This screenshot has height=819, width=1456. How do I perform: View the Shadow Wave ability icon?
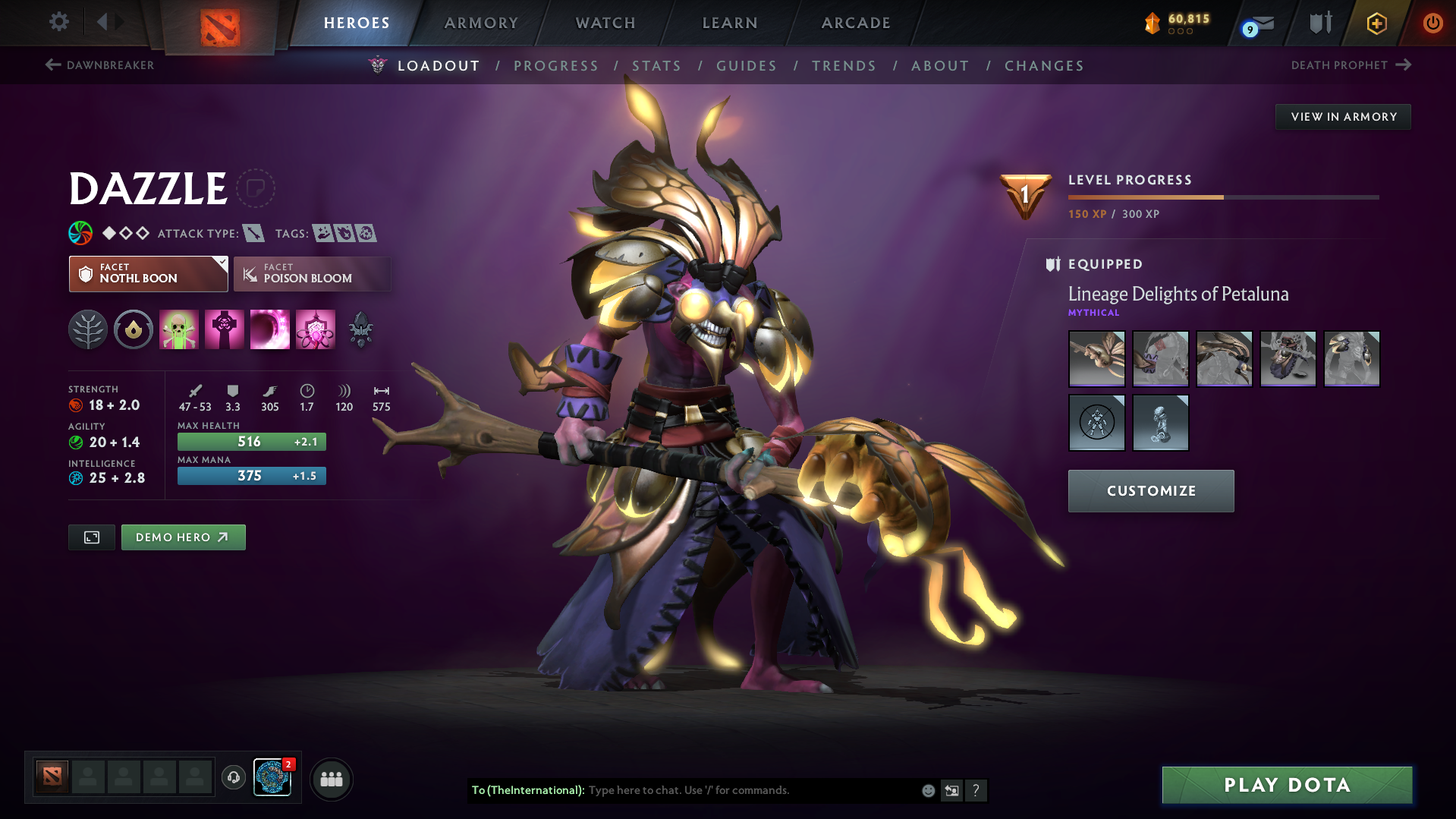270,329
